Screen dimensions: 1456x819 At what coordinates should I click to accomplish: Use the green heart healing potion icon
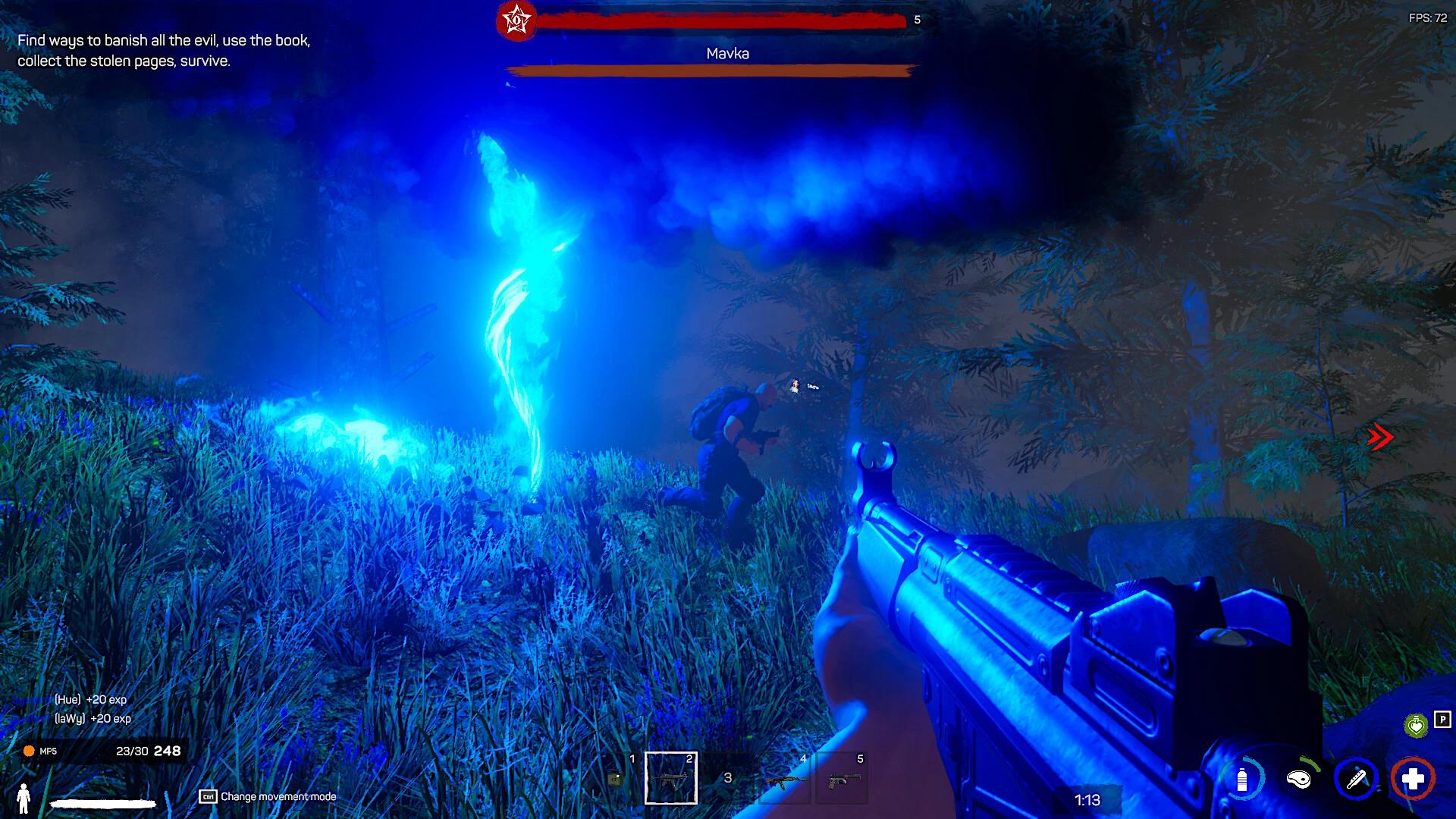pyautogui.click(x=1416, y=725)
